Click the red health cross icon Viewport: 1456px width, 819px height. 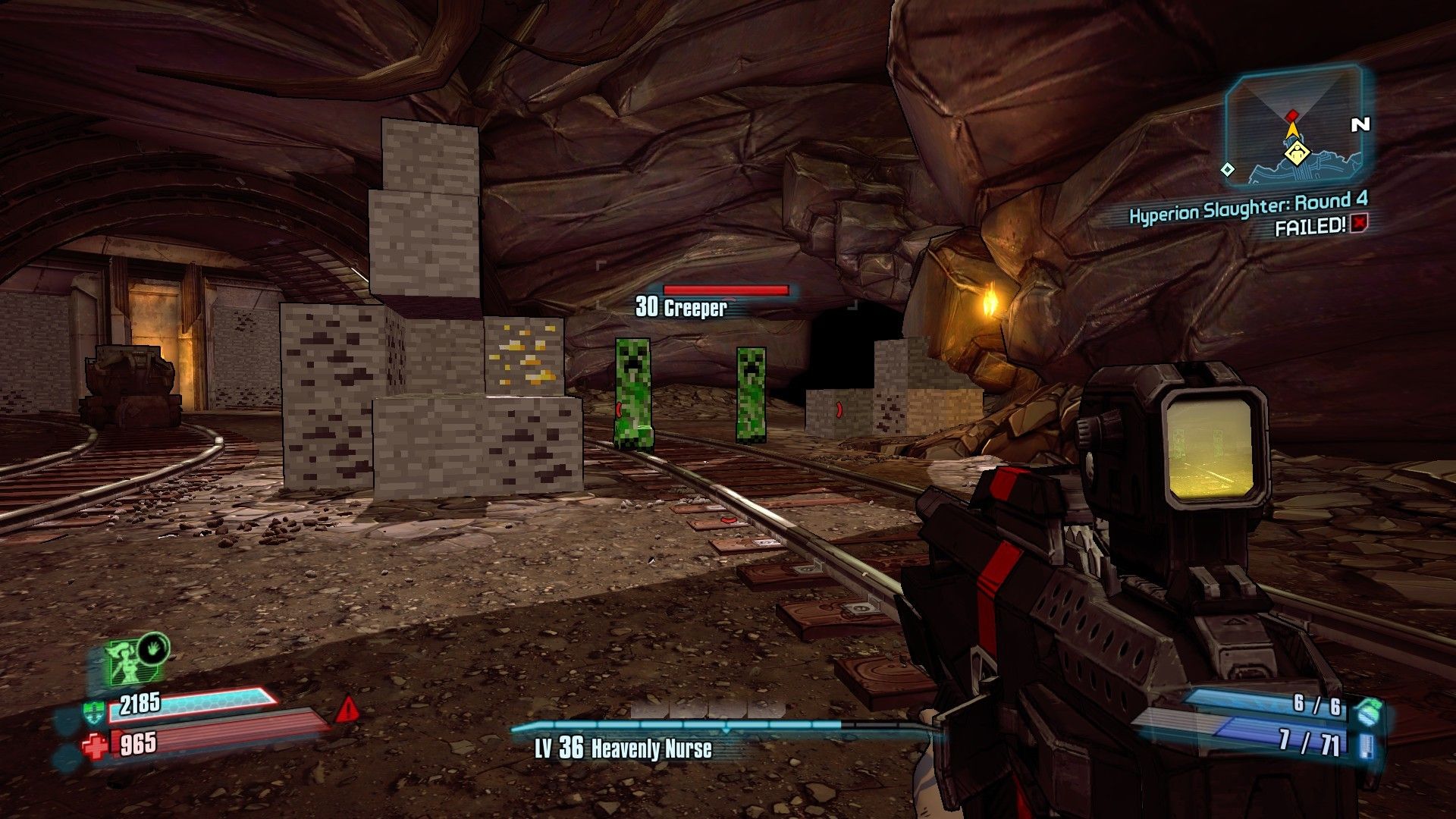pos(96,746)
